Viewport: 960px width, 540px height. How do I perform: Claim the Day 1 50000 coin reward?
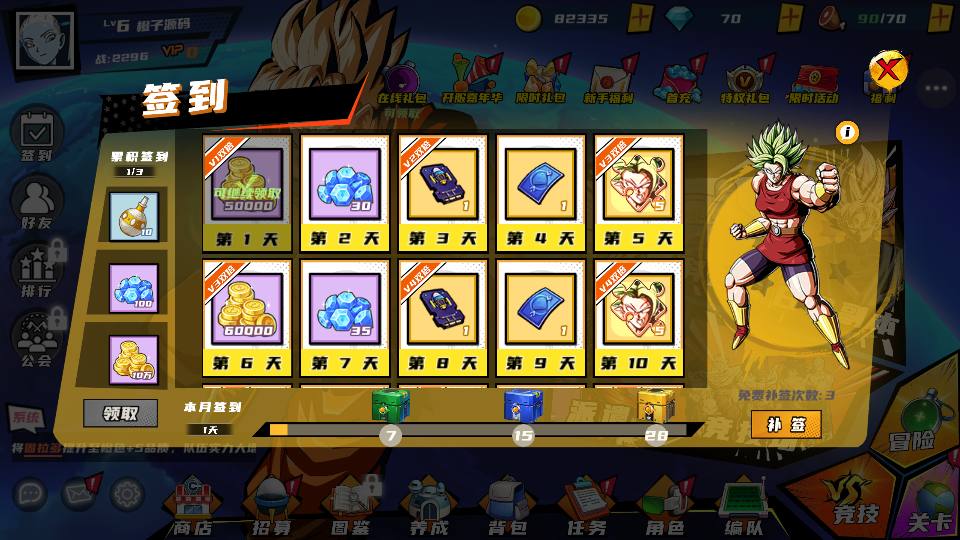tap(247, 185)
